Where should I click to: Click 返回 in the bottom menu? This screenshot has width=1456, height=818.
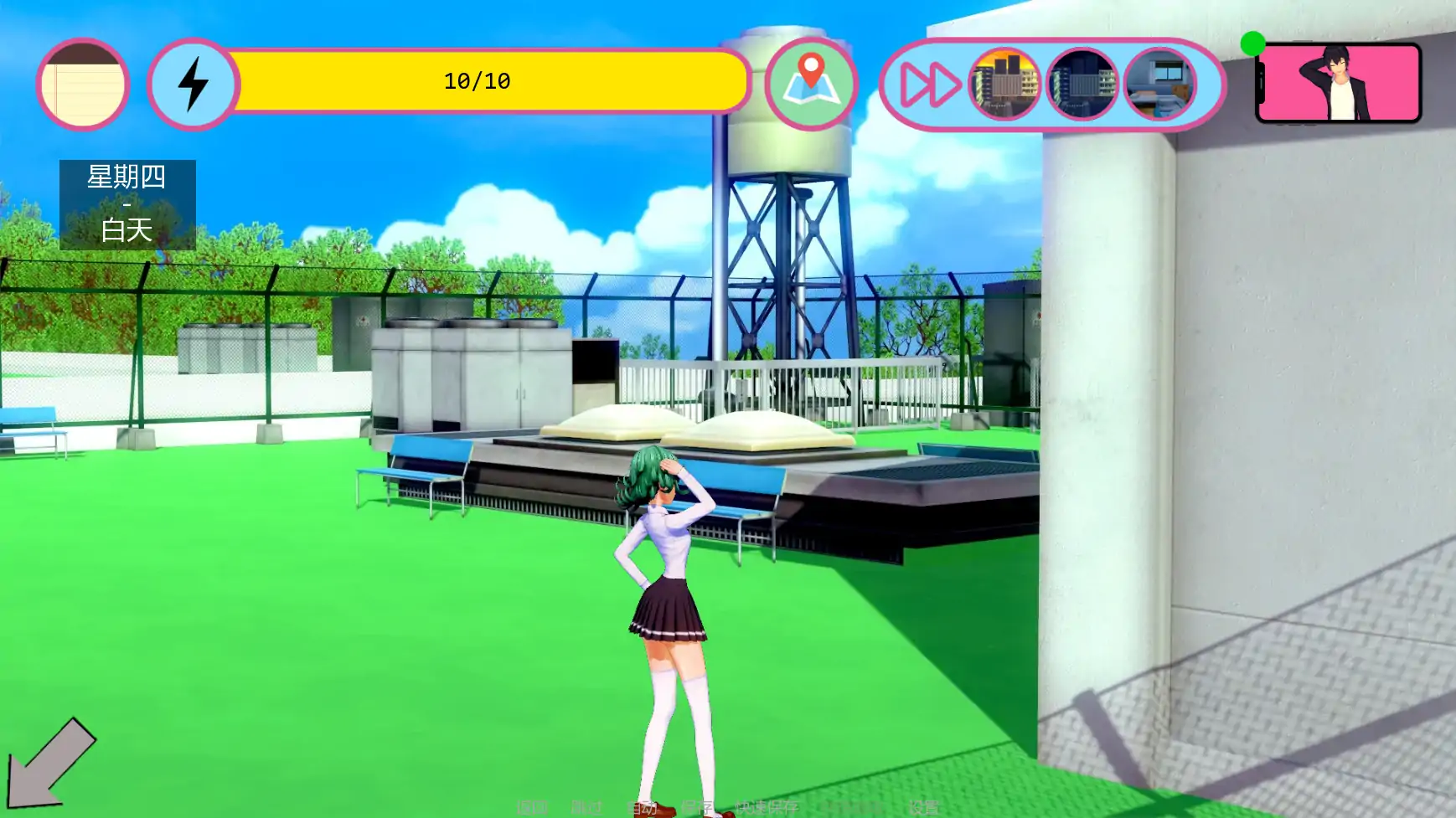(532, 808)
